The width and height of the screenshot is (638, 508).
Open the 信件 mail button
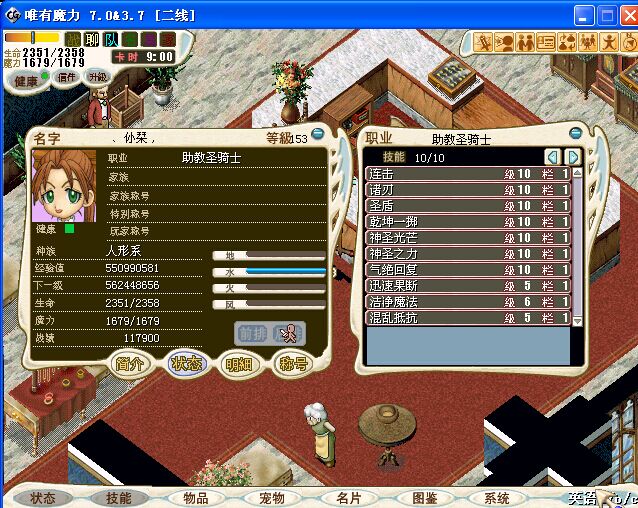pos(66,77)
